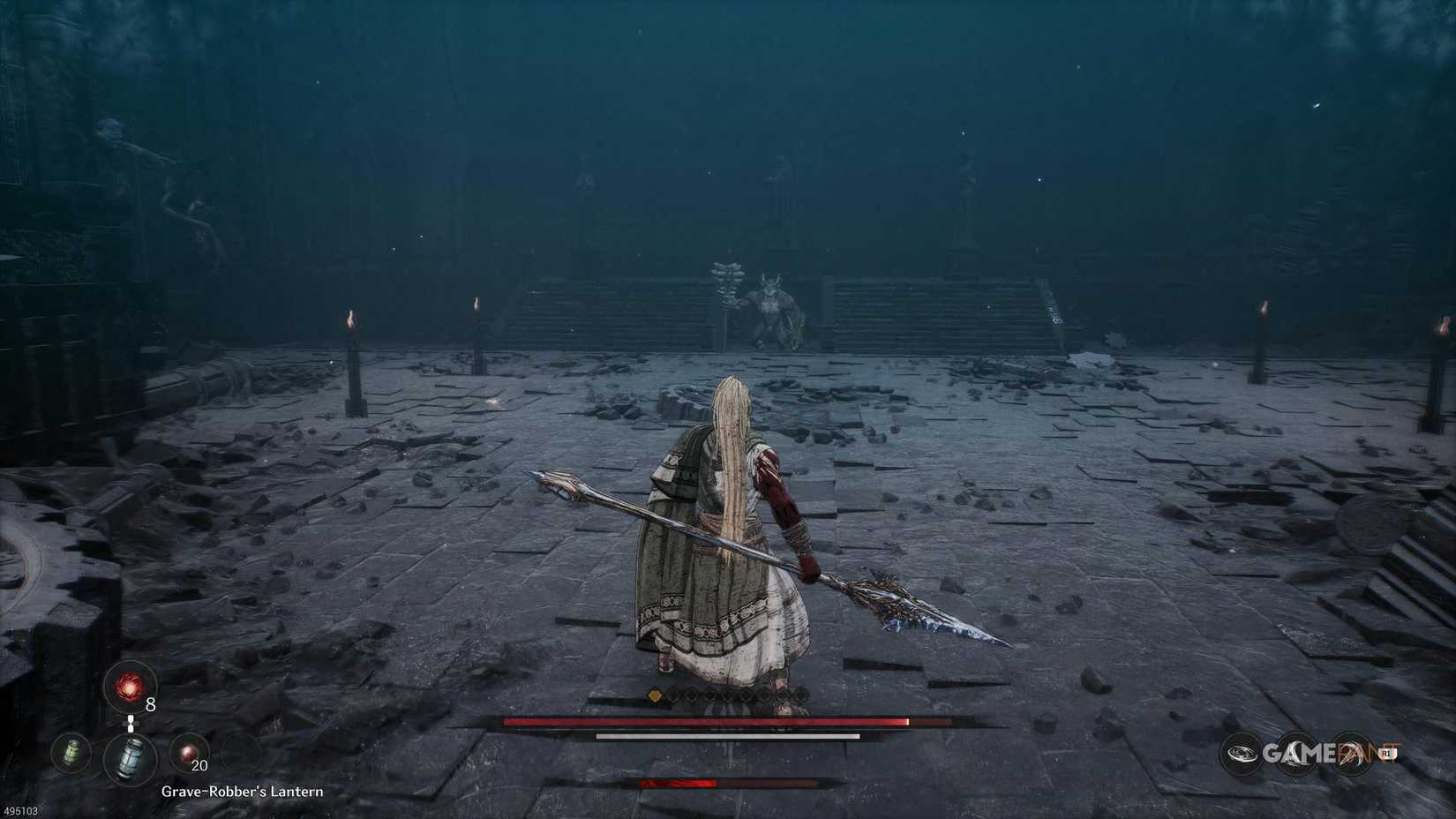Click the screenshot ID number 495103
The height and width of the screenshot is (819, 1456).
tap(21, 811)
